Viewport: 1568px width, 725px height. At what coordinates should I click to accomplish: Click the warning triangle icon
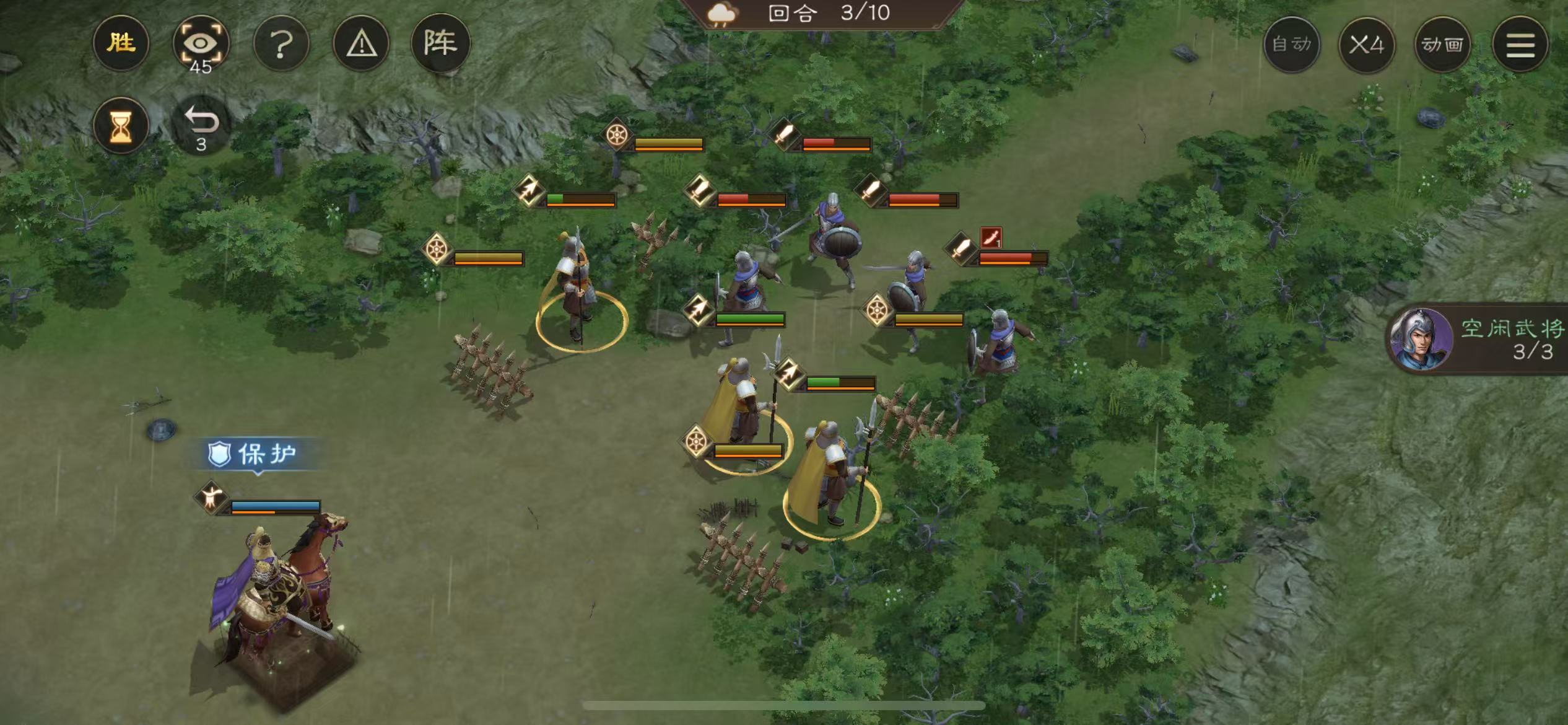click(x=362, y=42)
